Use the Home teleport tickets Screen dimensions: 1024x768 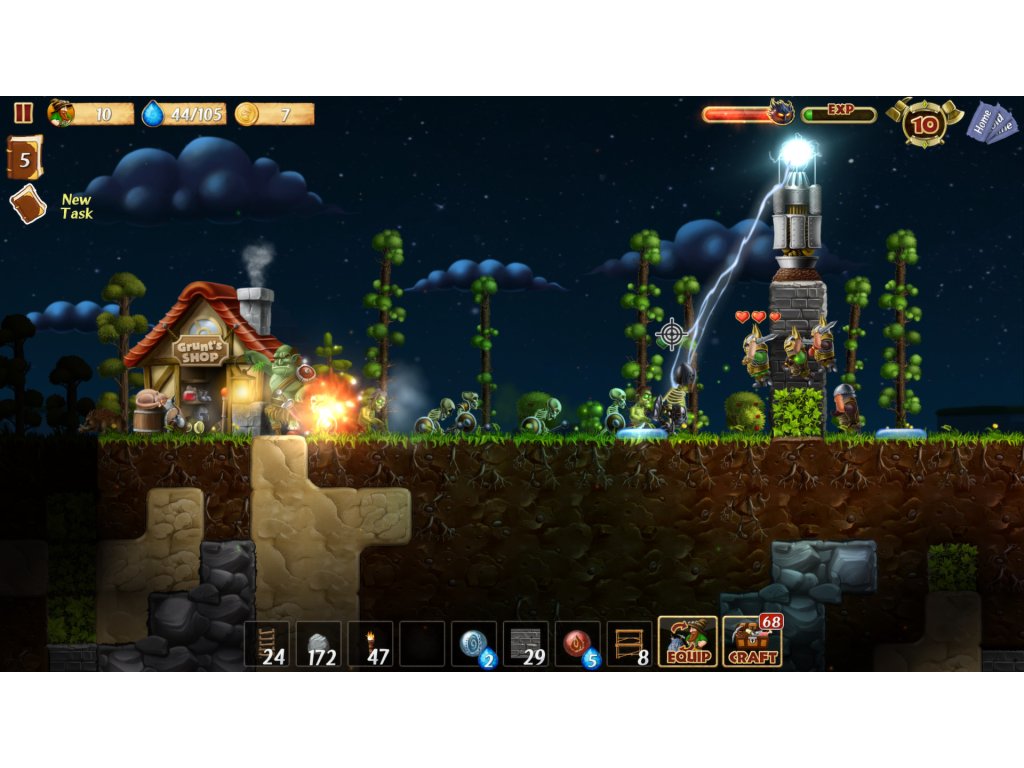pos(991,123)
